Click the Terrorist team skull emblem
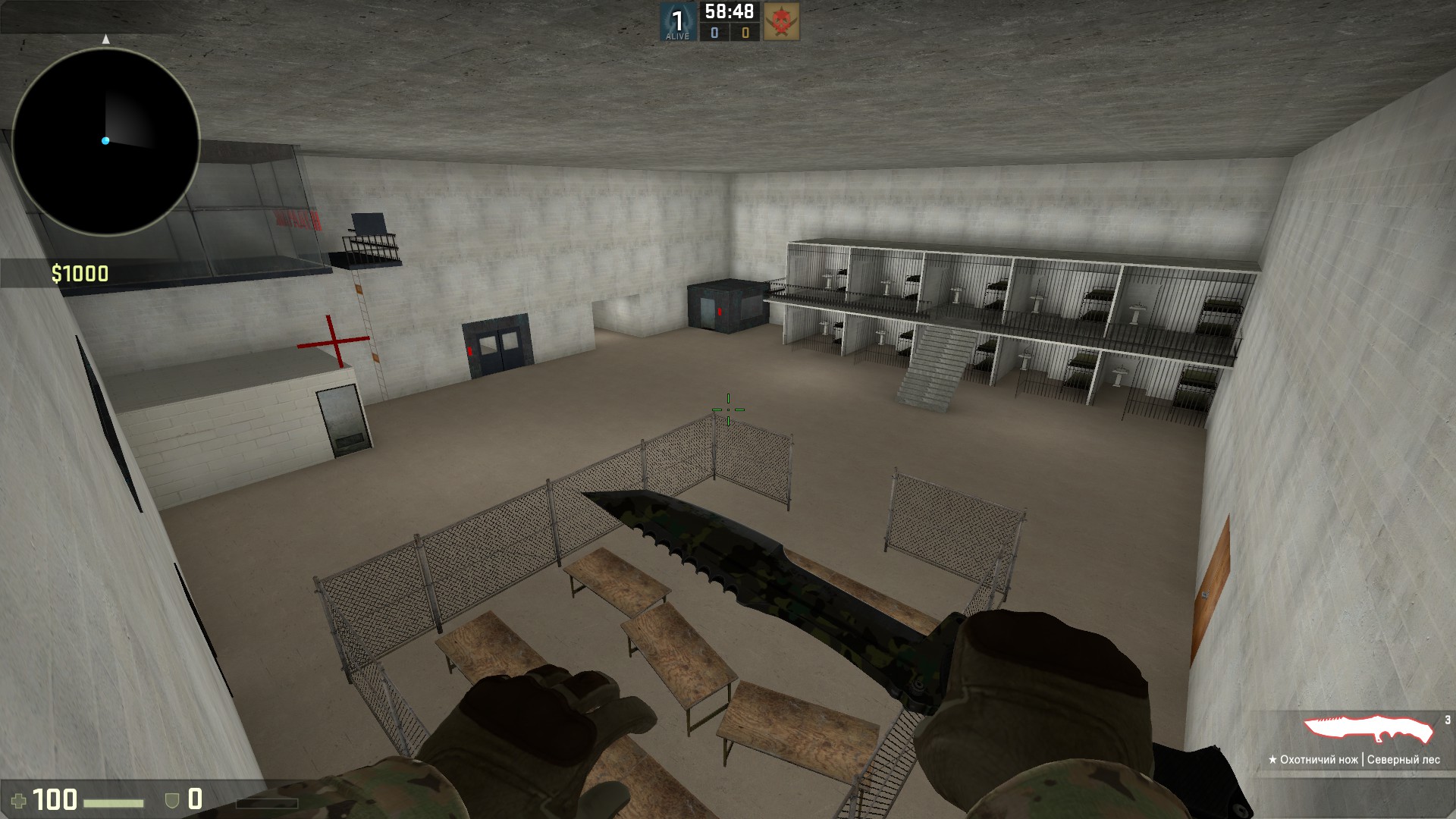 tap(781, 22)
